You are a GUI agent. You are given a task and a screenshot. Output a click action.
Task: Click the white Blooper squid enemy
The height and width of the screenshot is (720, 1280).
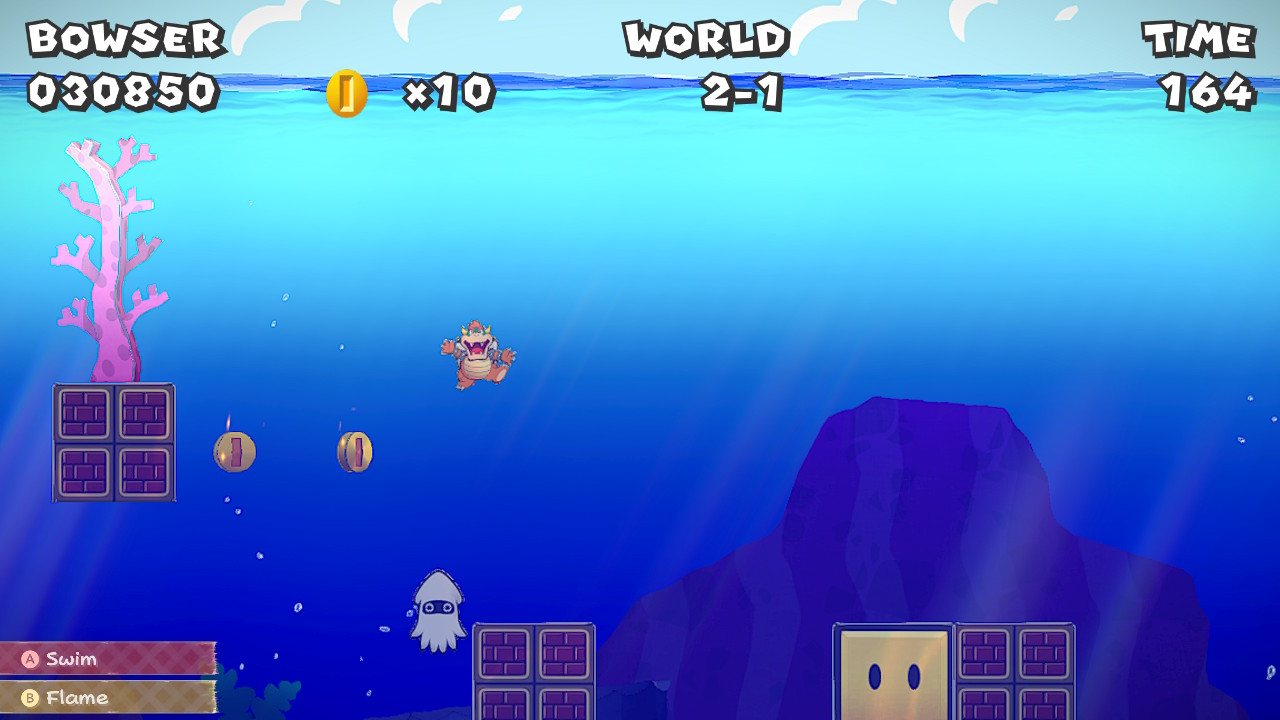436,603
